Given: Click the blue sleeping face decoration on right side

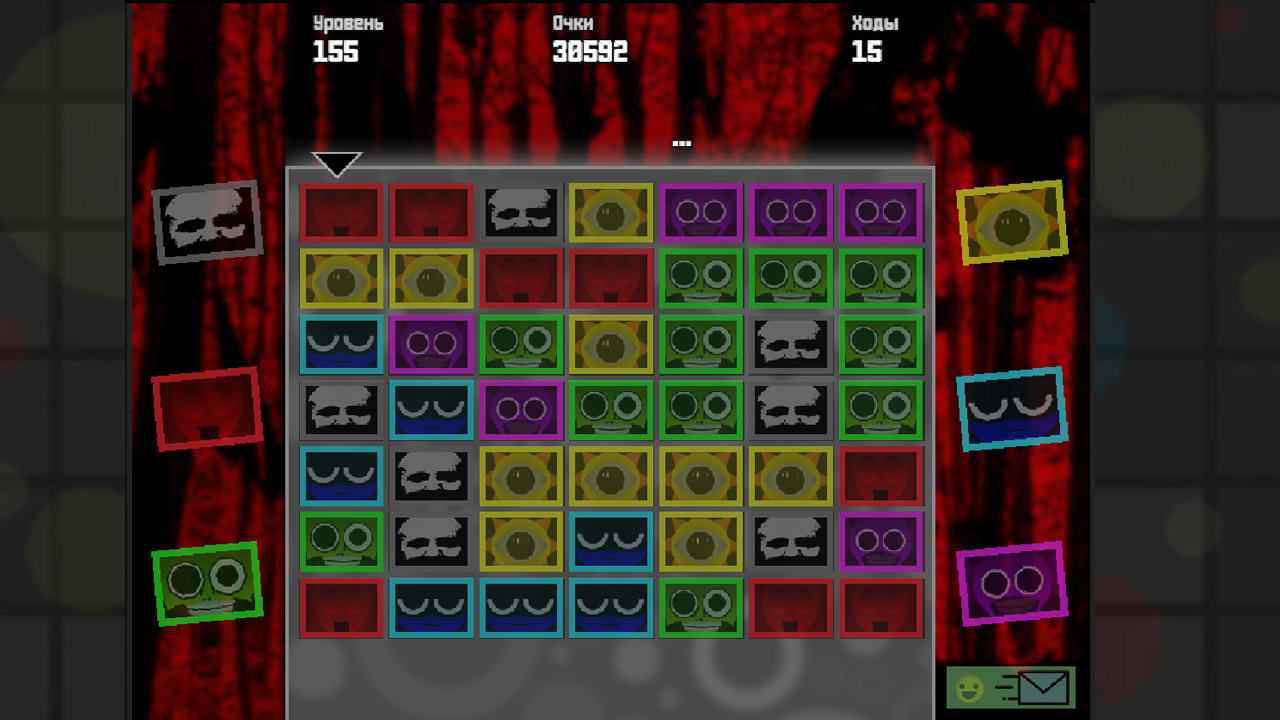Looking at the screenshot, I should 1013,408.
